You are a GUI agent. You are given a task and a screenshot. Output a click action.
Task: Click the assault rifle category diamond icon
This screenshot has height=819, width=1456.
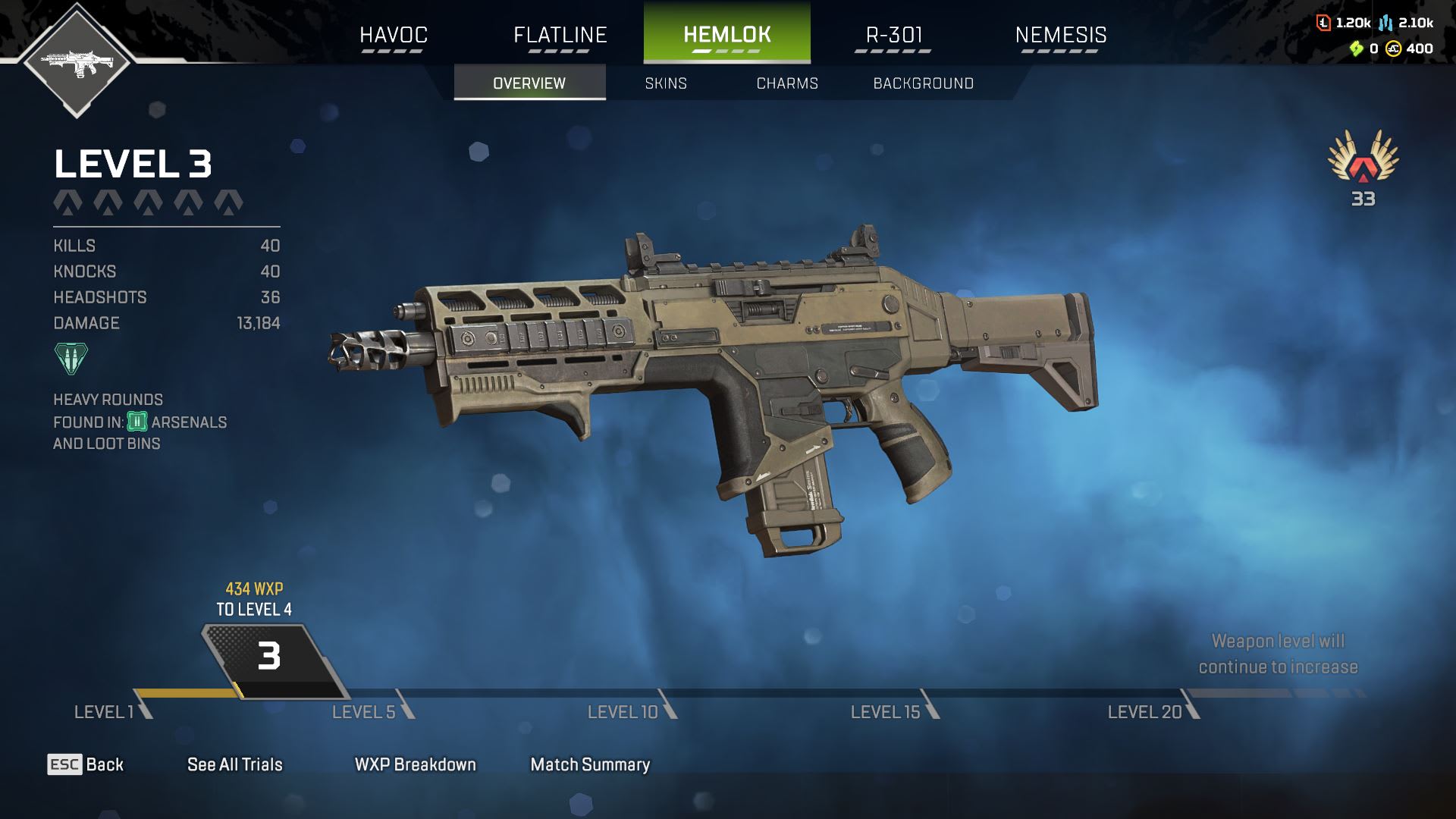pos(77,61)
